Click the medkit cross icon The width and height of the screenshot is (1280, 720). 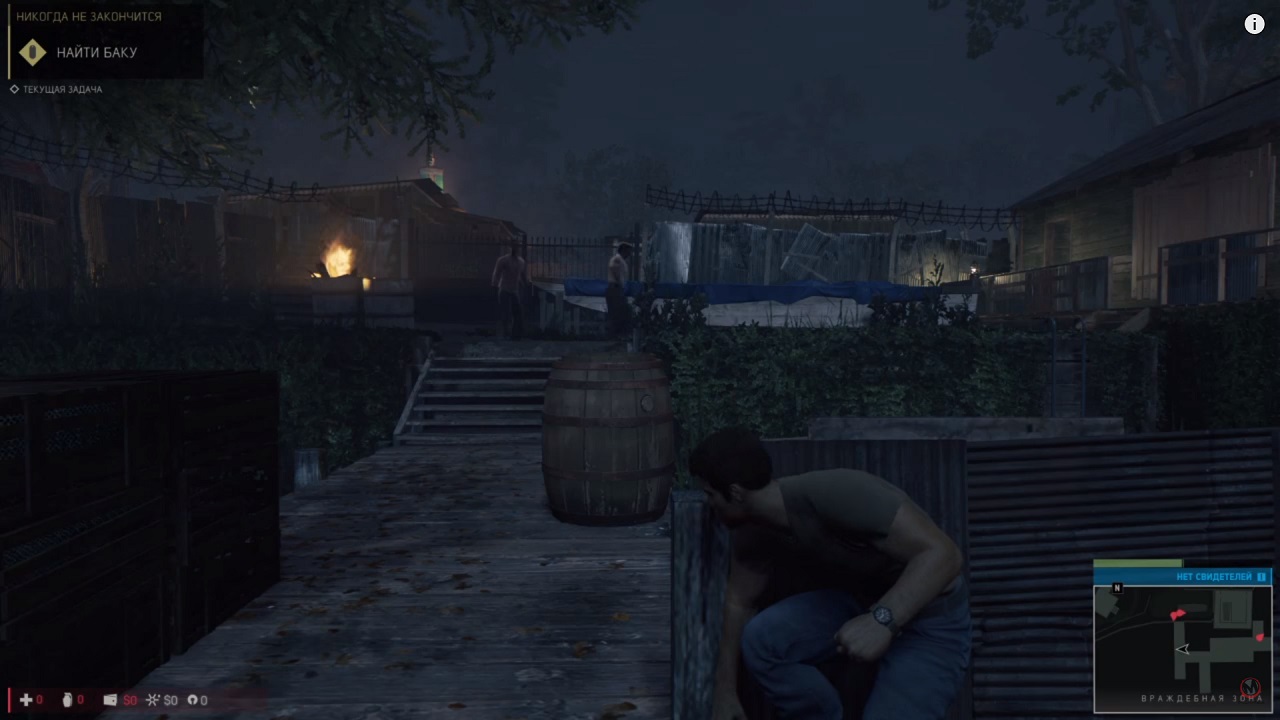click(26, 700)
